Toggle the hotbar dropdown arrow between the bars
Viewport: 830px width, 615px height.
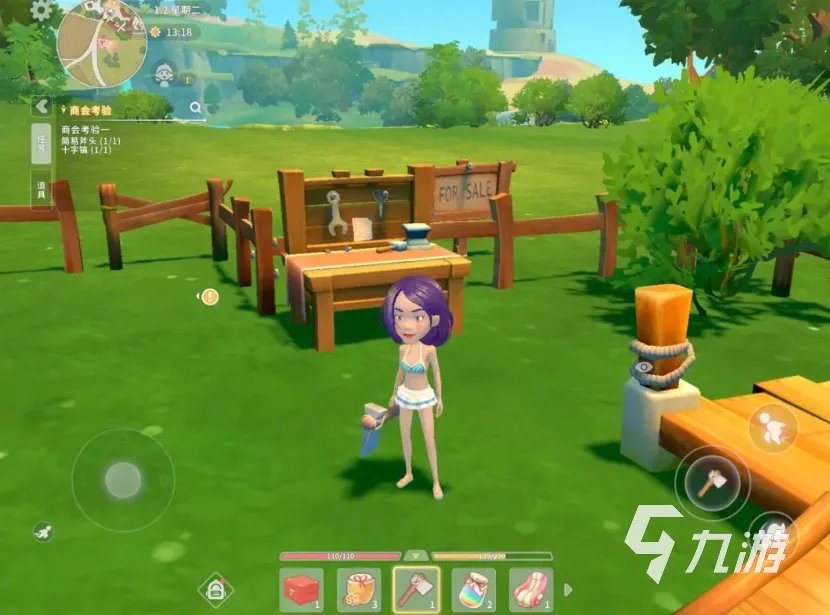pos(416,555)
